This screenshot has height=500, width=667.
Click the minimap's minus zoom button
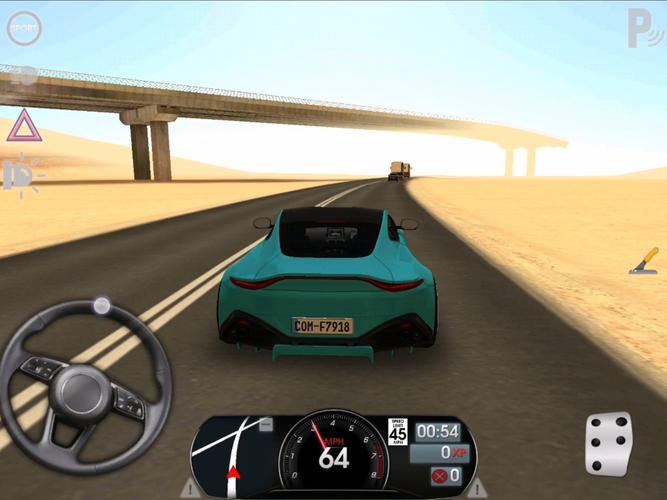(265, 425)
